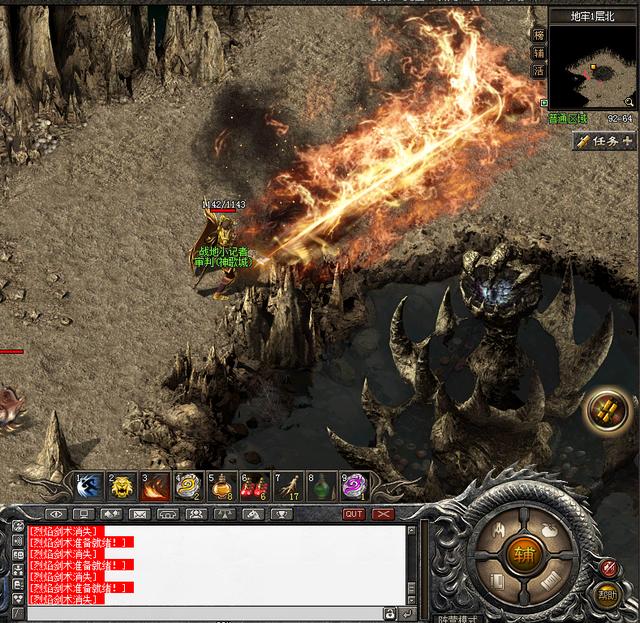Use the green potion bottle in slot 8
640x623 pixels.
321,487
